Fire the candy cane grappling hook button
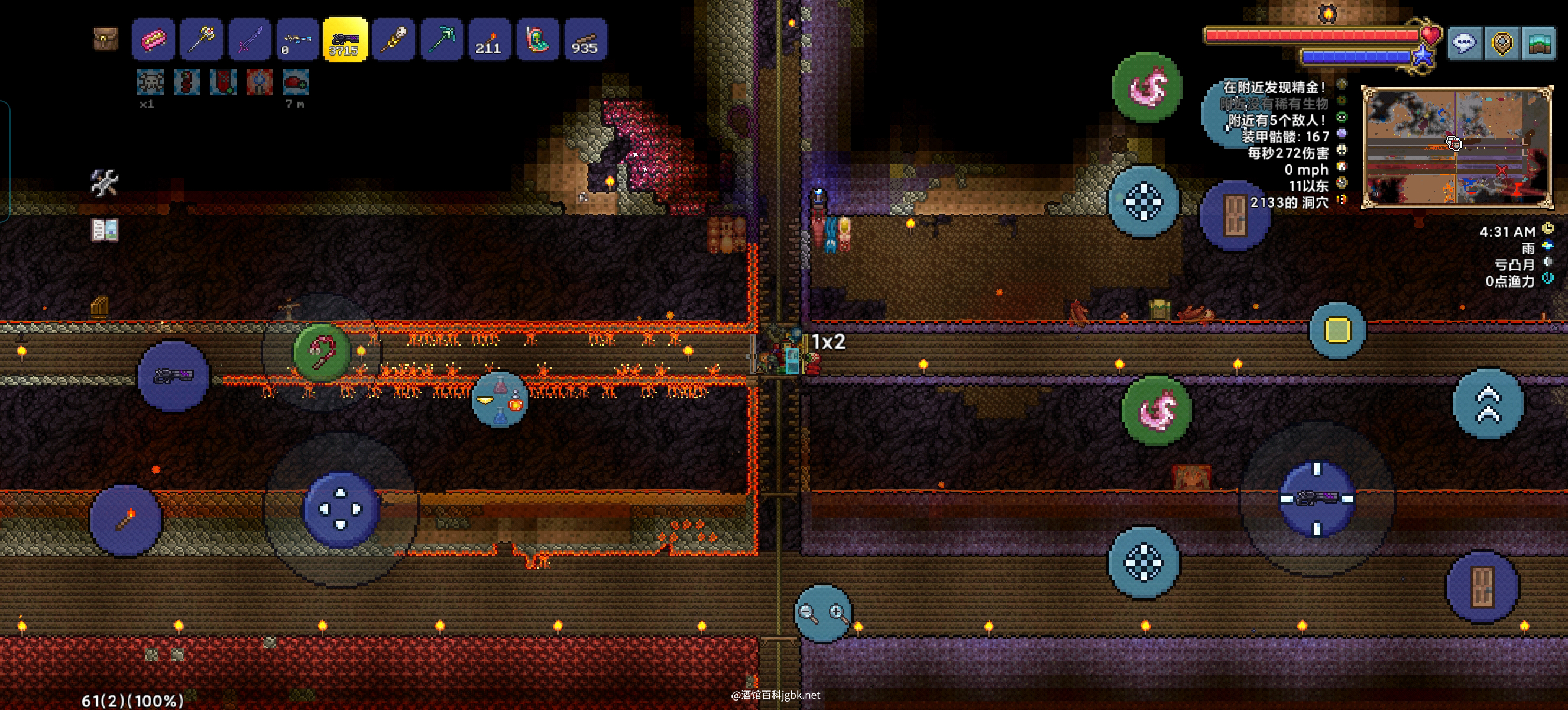This screenshot has width=1568, height=710. coord(322,351)
